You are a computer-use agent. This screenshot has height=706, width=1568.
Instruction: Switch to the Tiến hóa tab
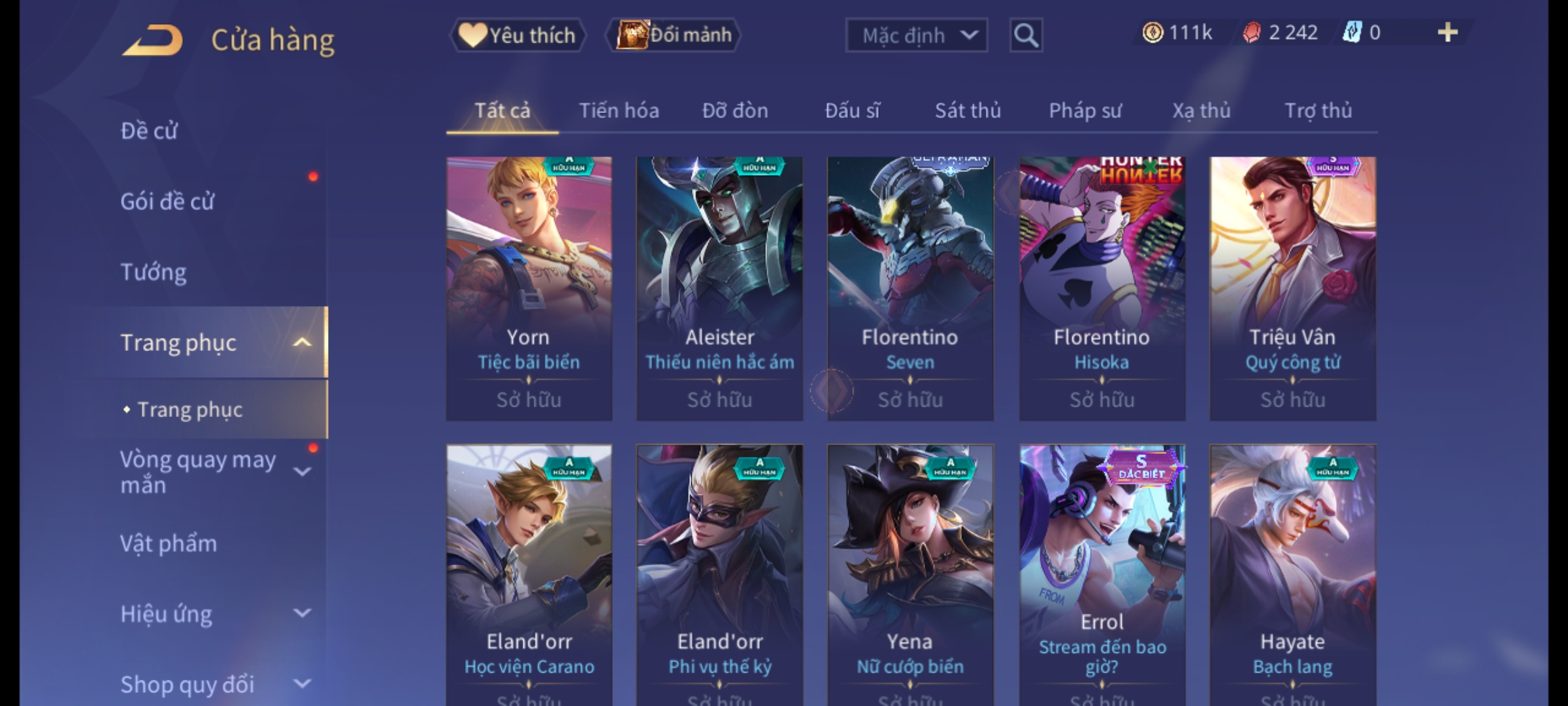click(x=619, y=111)
